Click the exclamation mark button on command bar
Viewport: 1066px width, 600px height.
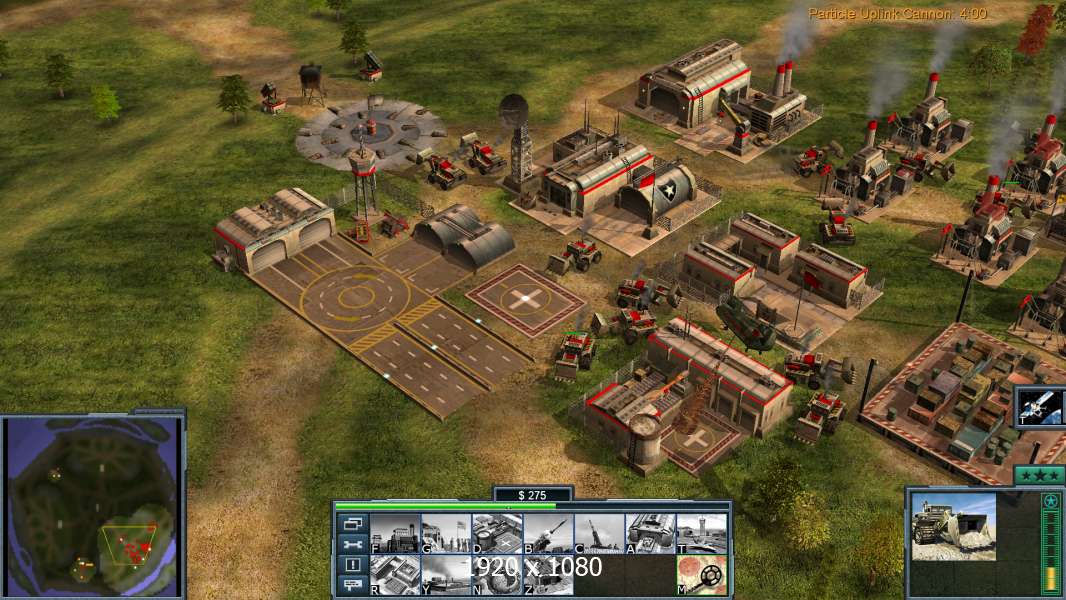pos(352,565)
